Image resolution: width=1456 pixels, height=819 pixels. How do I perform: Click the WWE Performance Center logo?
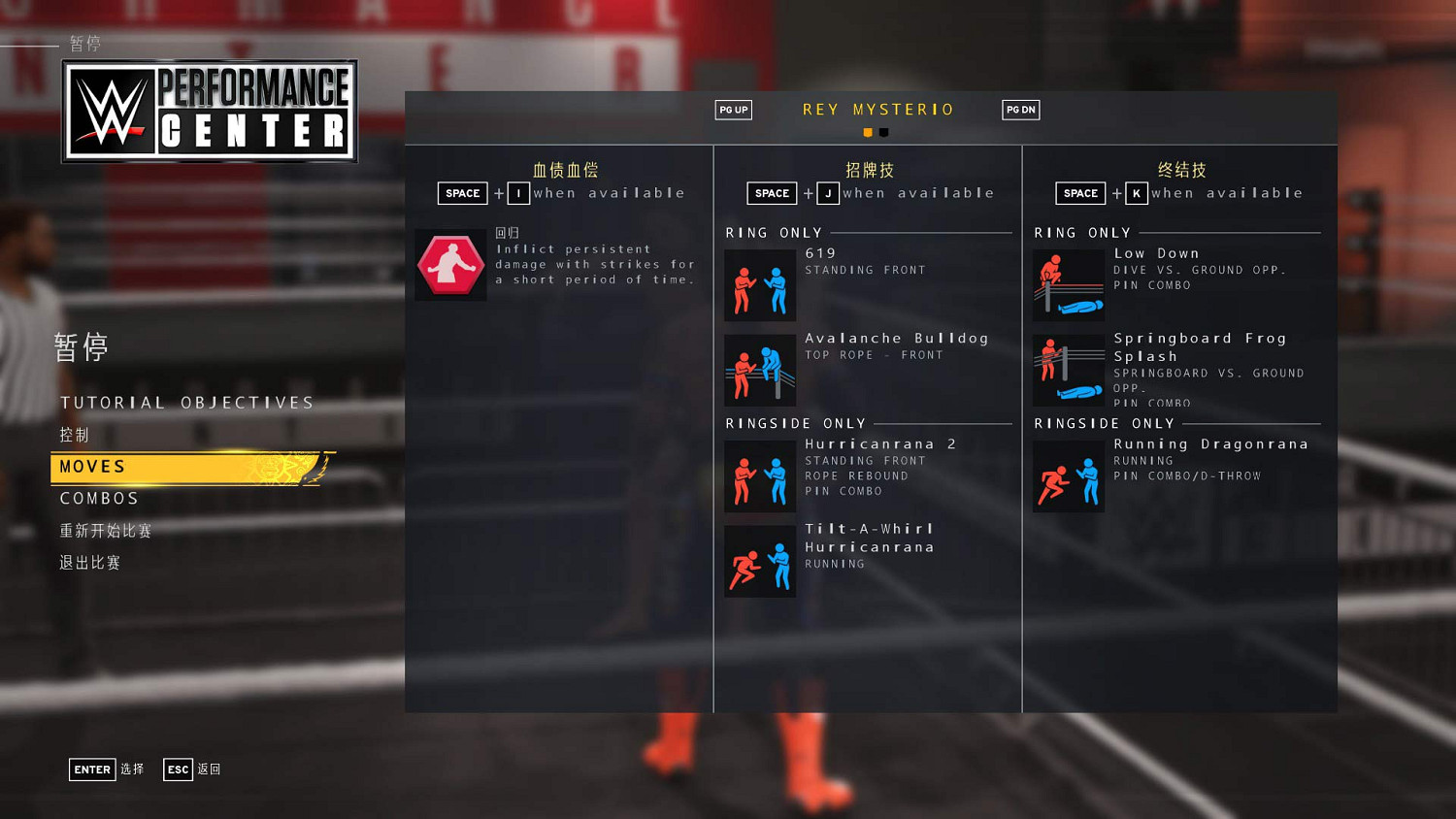(x=210, y=110)
